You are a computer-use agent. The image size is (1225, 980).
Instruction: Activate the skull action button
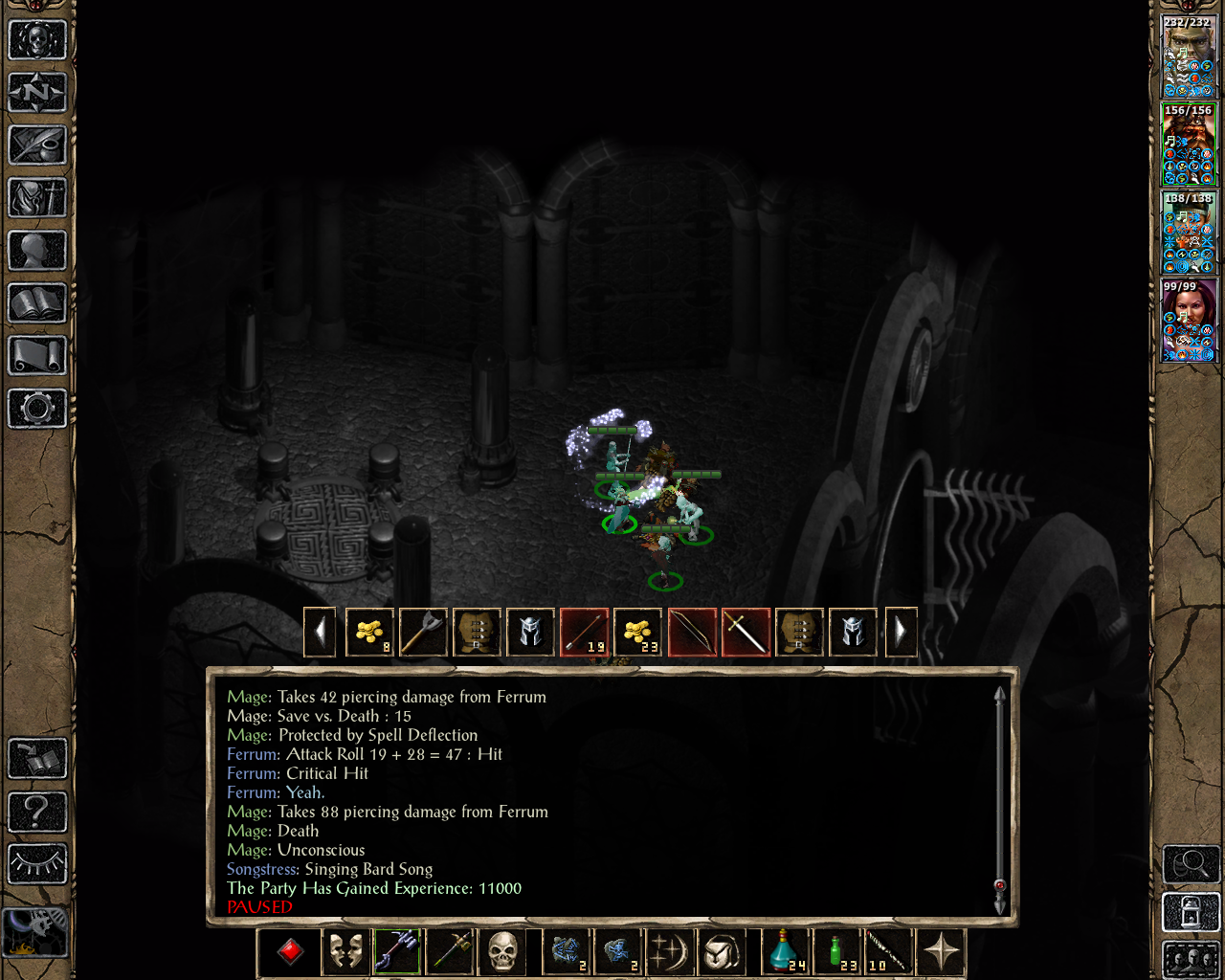502,952
